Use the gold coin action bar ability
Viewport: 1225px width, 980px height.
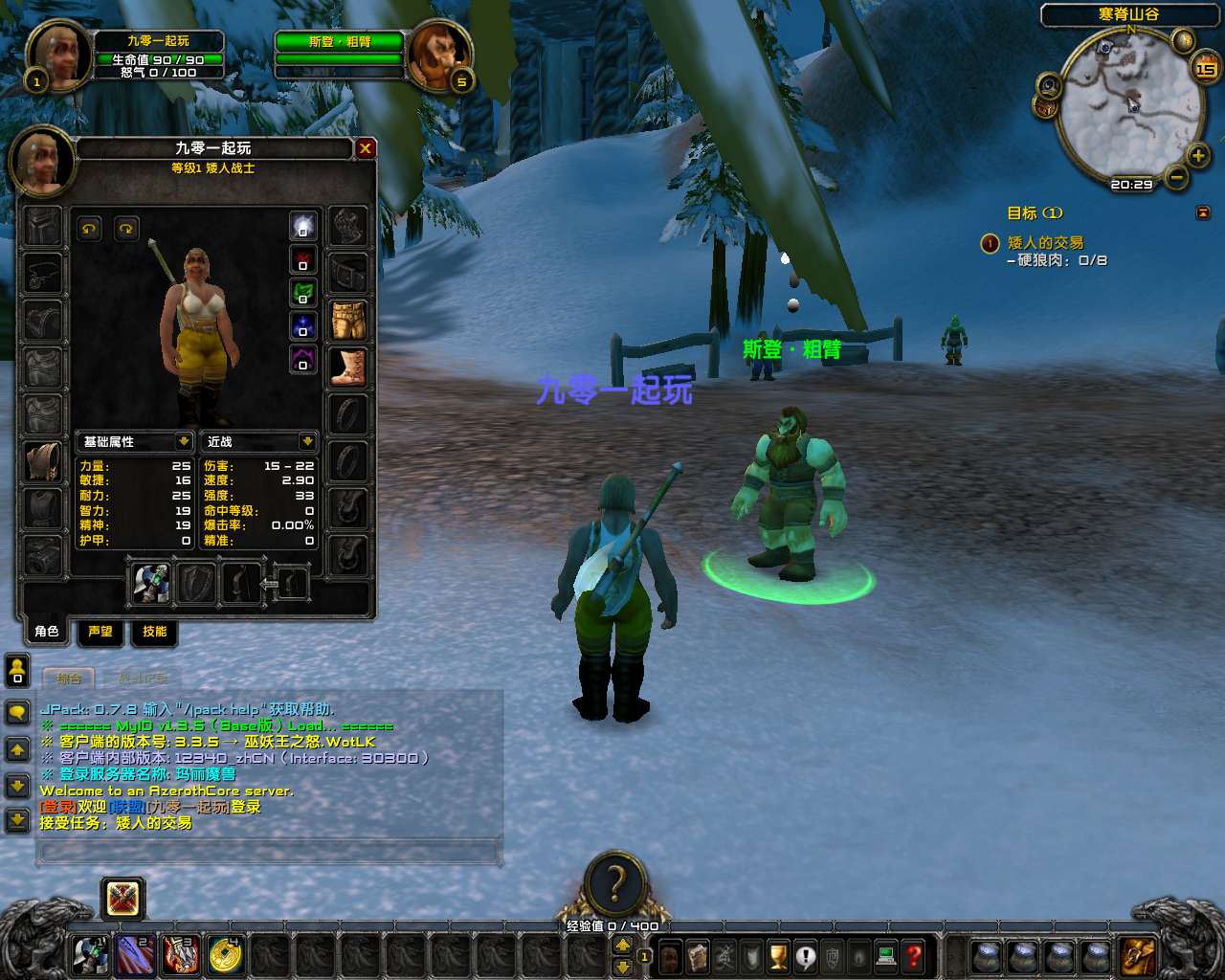[x=225, y=955]
